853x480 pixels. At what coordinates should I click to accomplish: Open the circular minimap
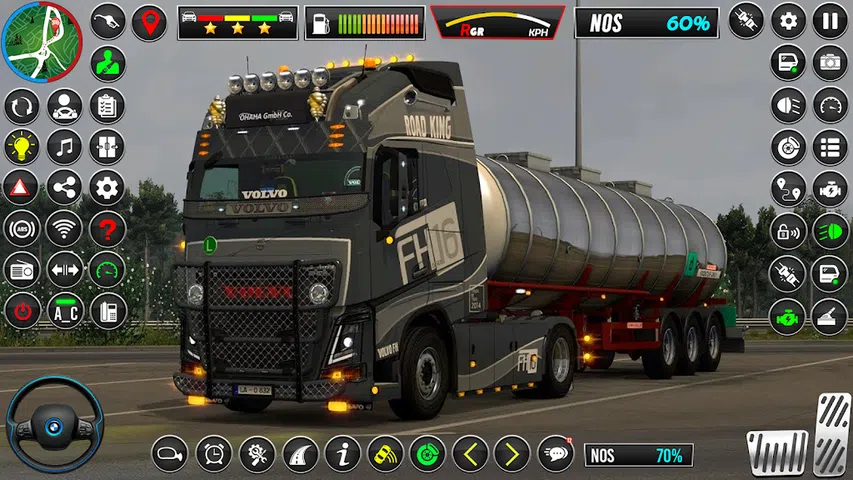(41, 42)
